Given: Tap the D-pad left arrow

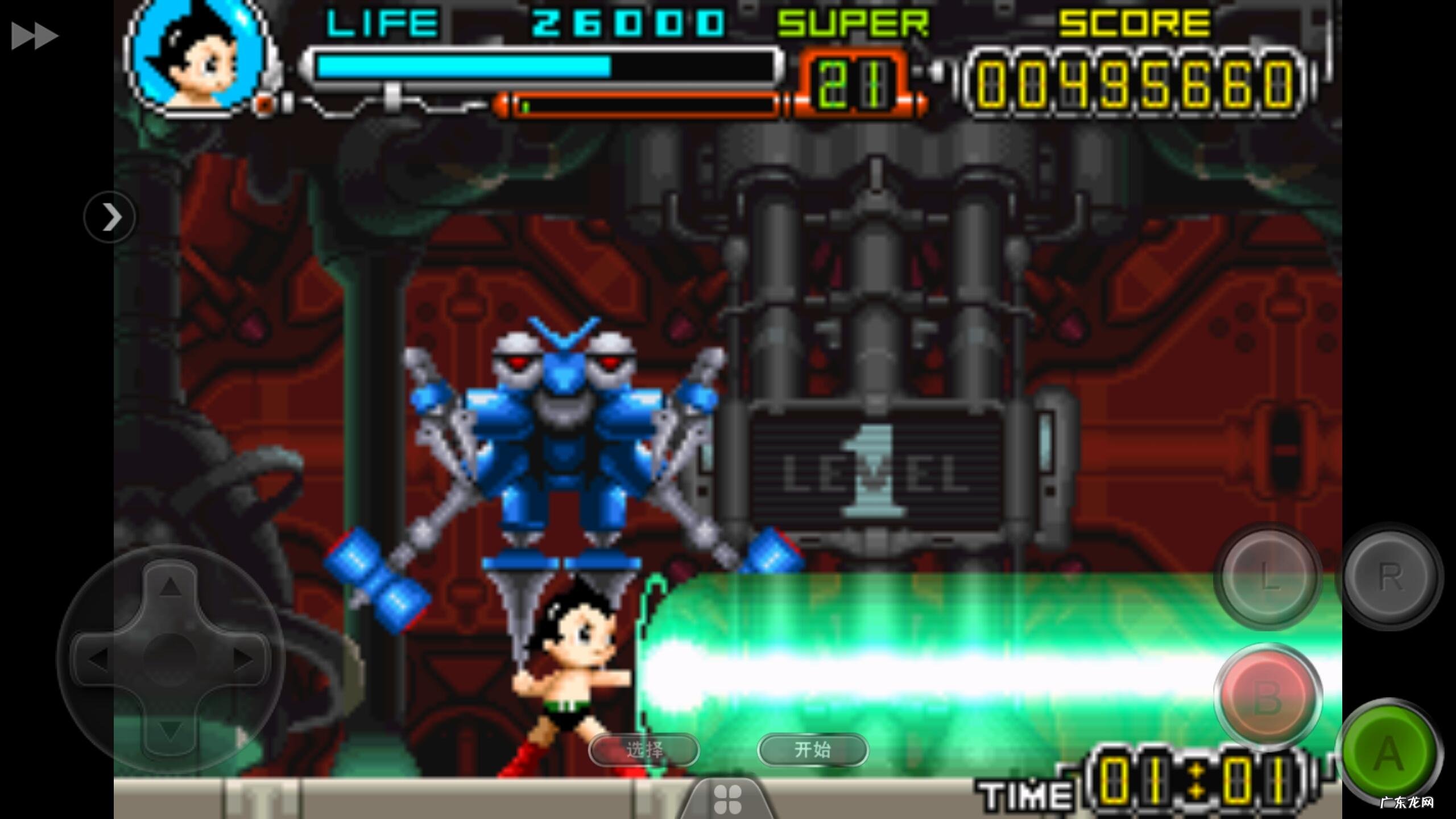Looking at the screenshot, I should coord(98,659).
